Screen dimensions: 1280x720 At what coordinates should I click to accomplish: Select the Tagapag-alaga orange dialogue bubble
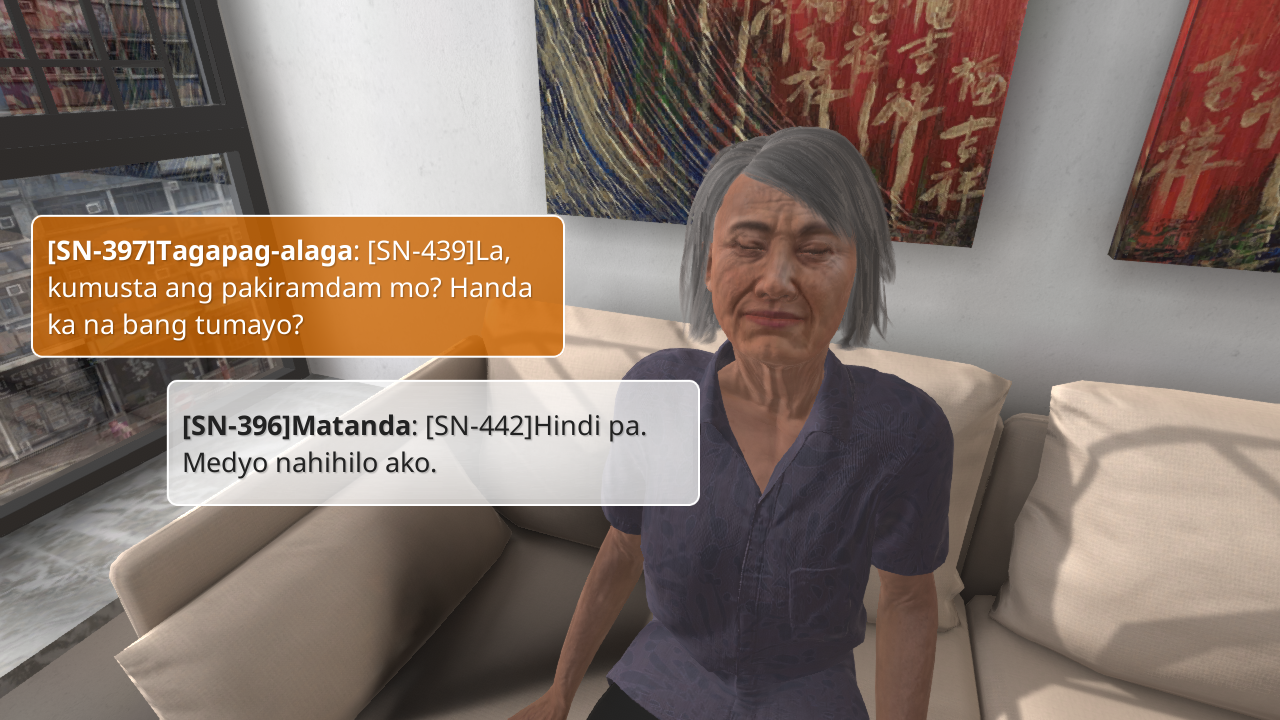point(298,286)
